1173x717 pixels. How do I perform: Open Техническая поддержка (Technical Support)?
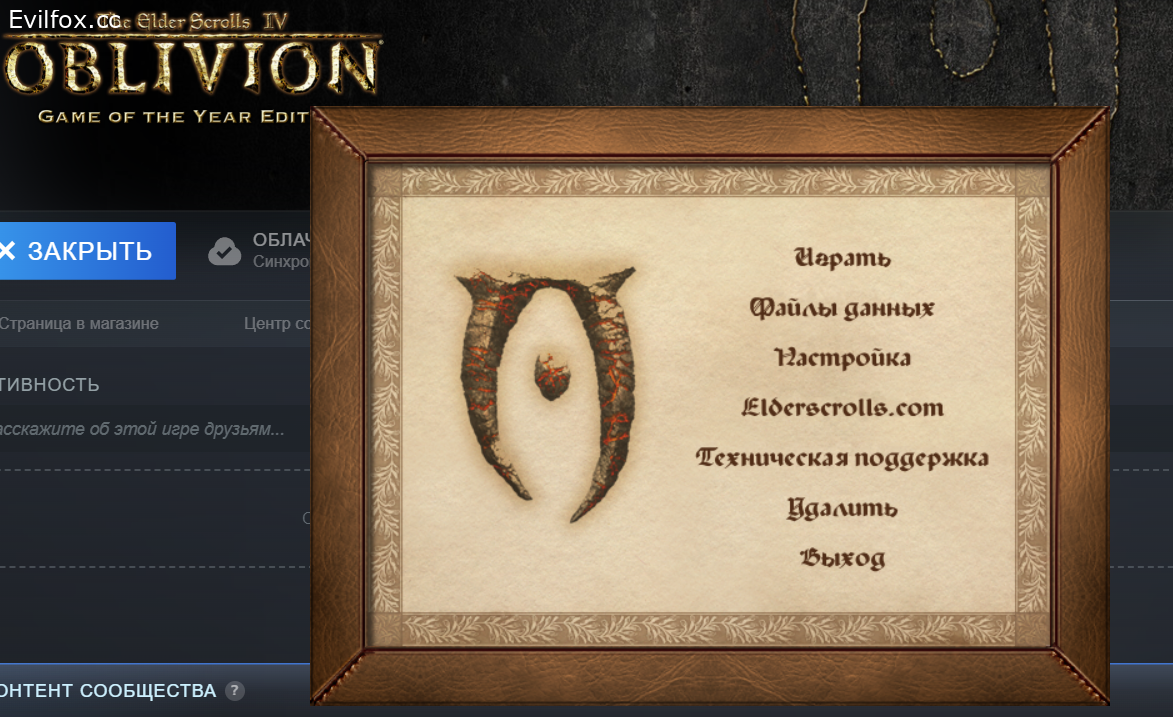pos(842,458)
